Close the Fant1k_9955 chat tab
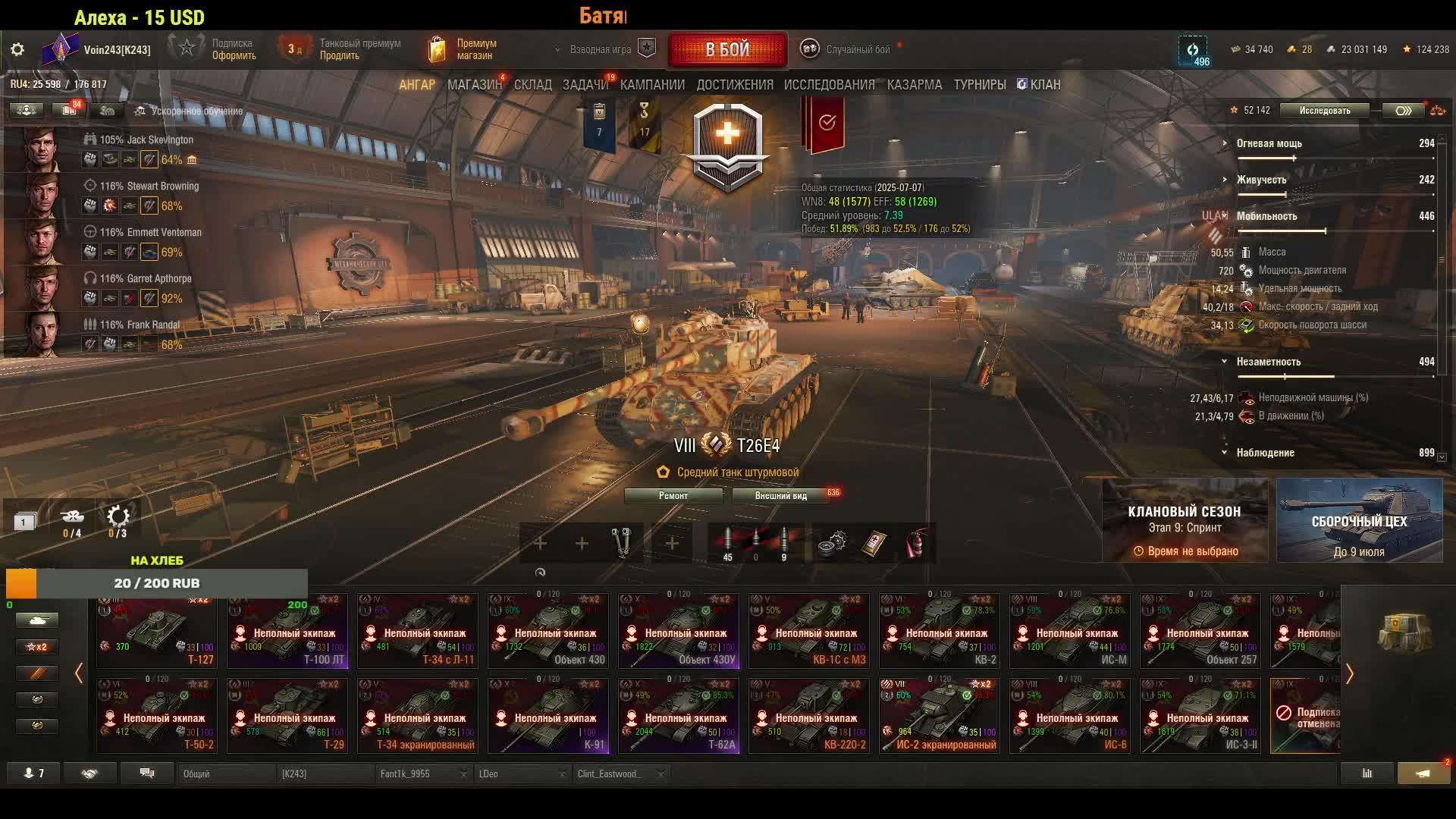Viewport: 1456px width, 819px height. click(463, 774)
